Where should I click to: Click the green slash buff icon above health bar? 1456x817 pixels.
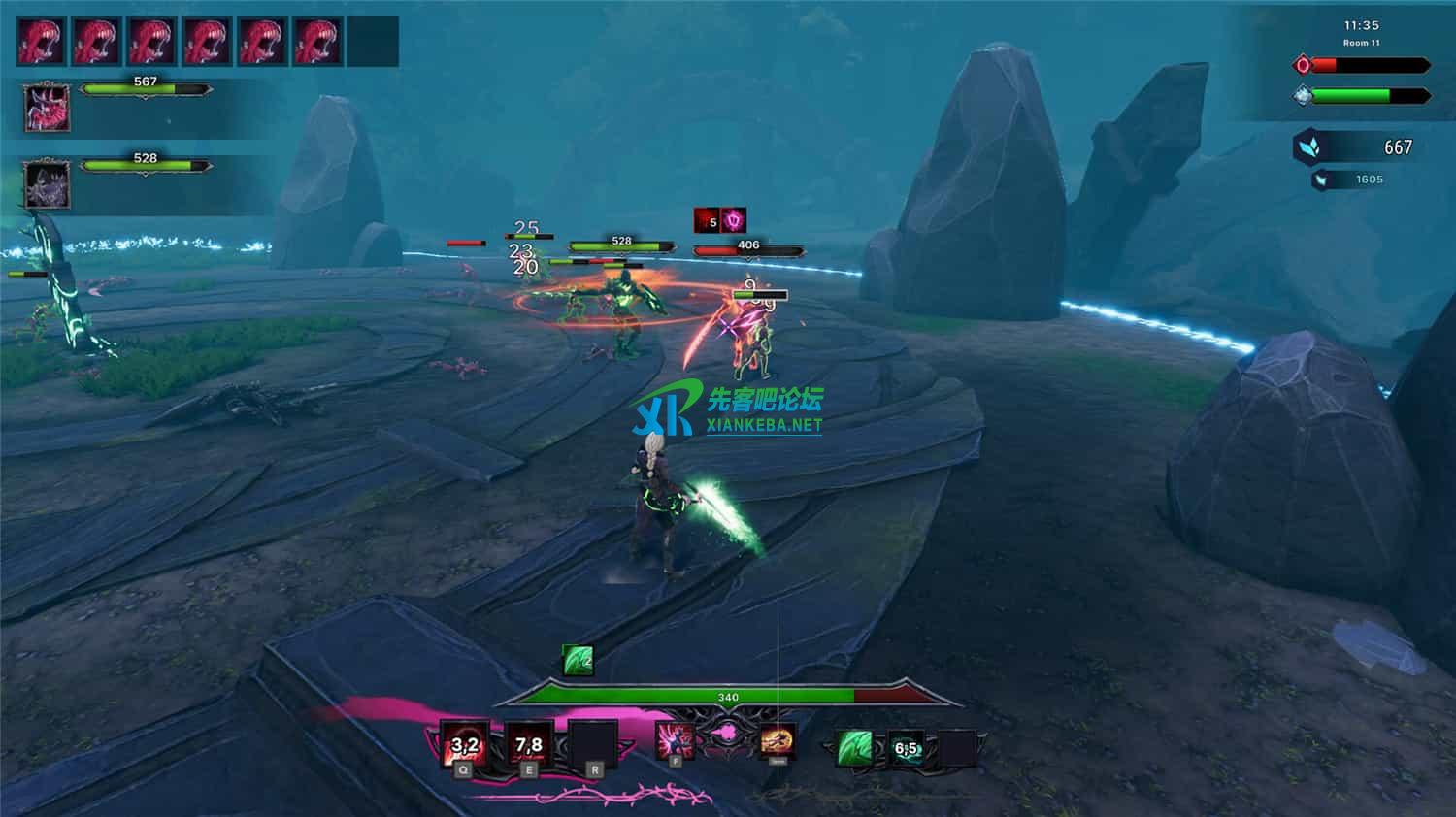[x=579, y=661]
